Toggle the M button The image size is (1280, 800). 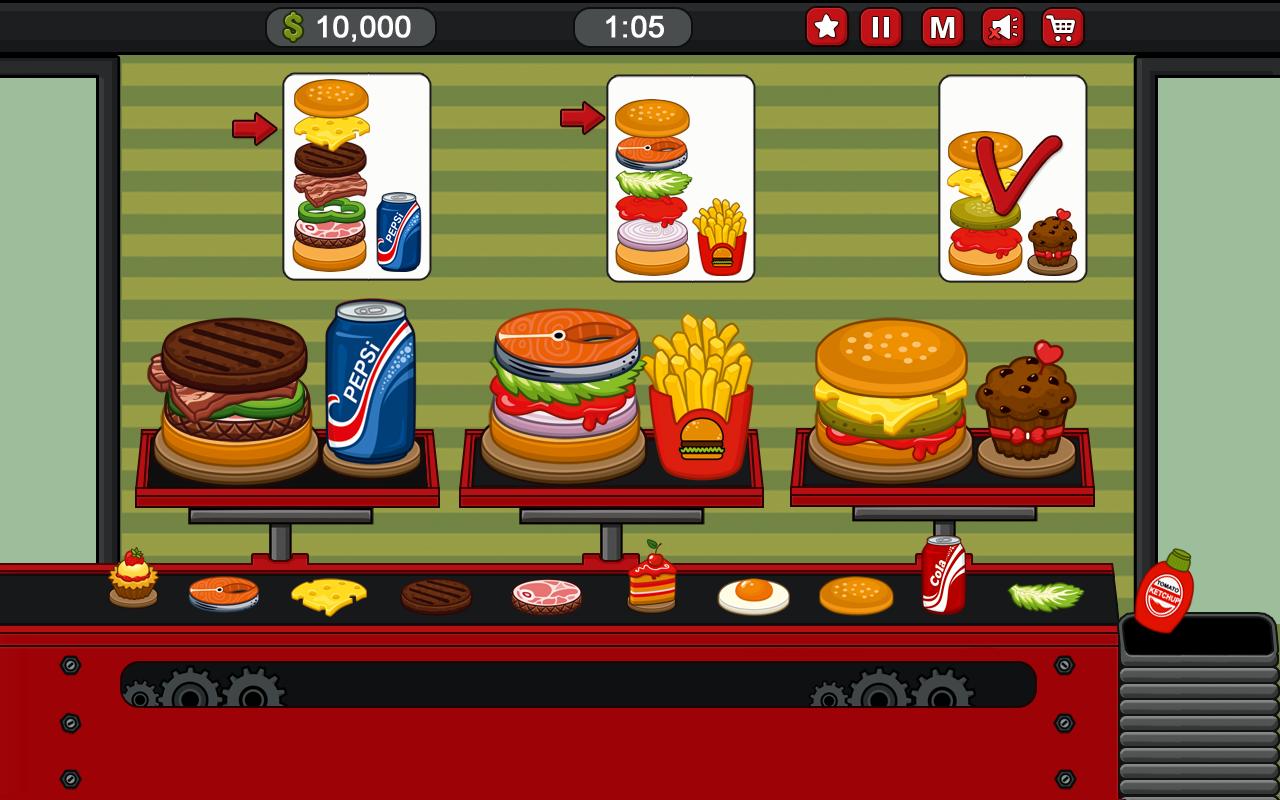tap(941, 27)
